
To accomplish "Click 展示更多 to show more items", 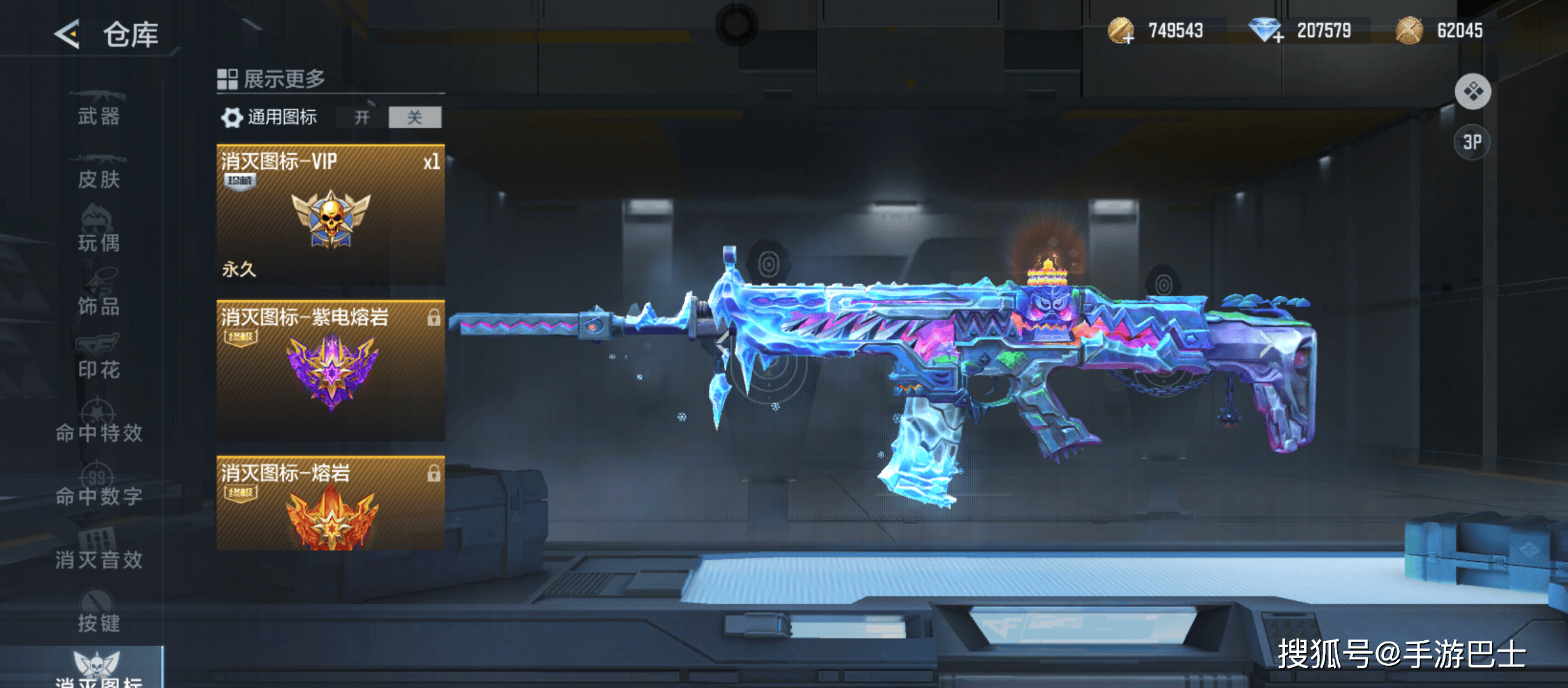I will 272,79.
